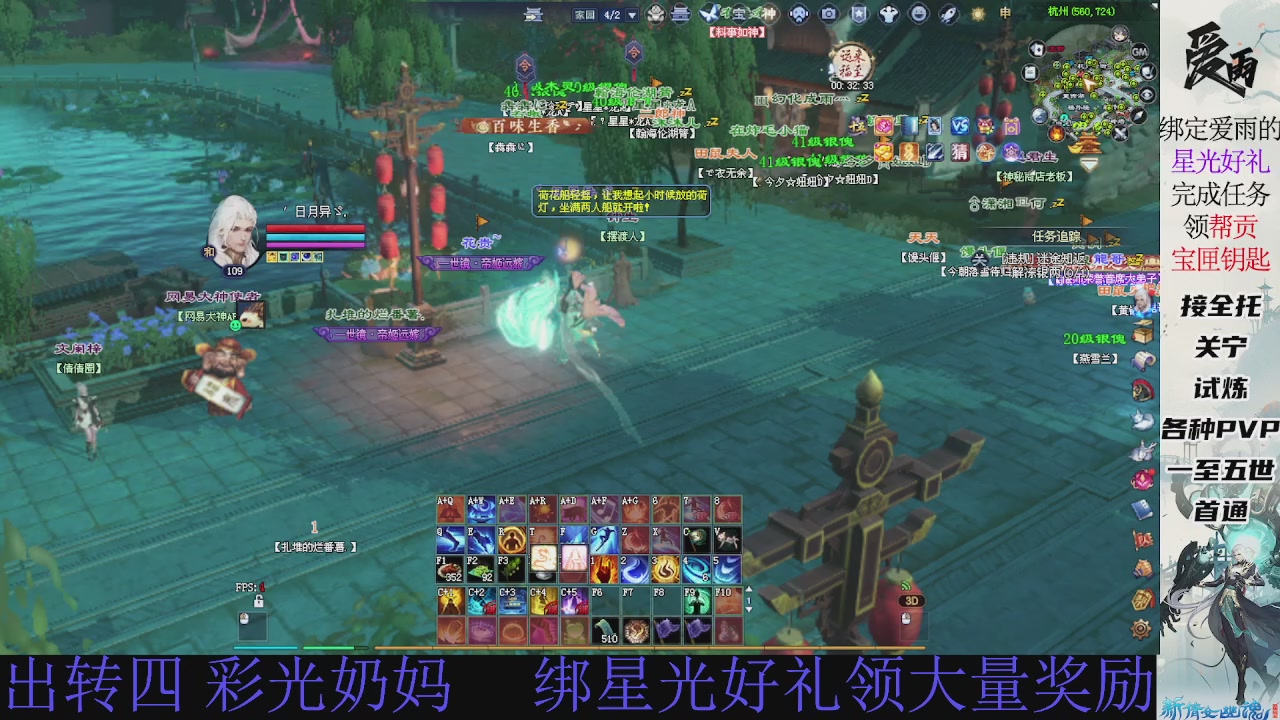The height and width of the screenshot is (720, 1280).
Task: Open the VS arena PVP panel
Action: pos(961,126)
